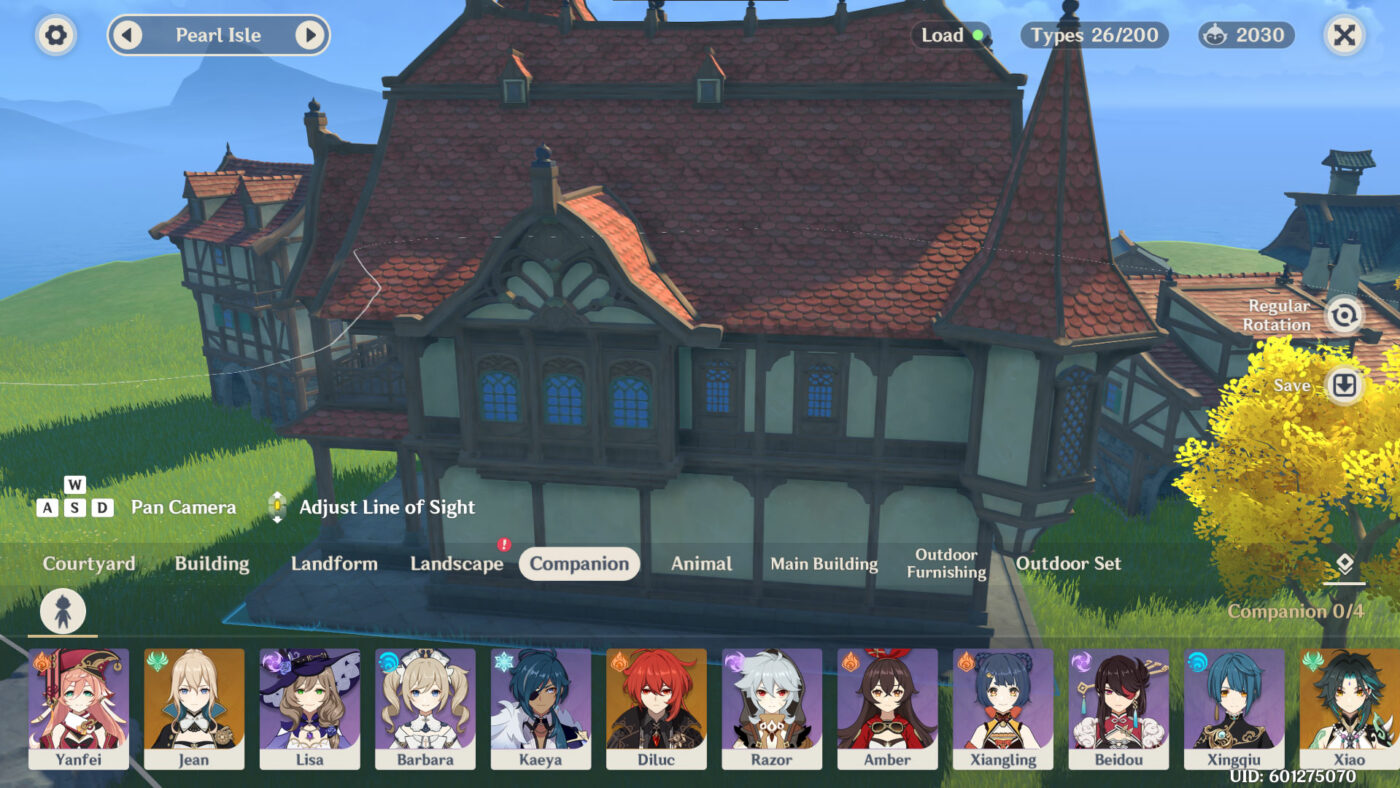
Task: Click the Save icon on the right
Action: [1342, 385]
